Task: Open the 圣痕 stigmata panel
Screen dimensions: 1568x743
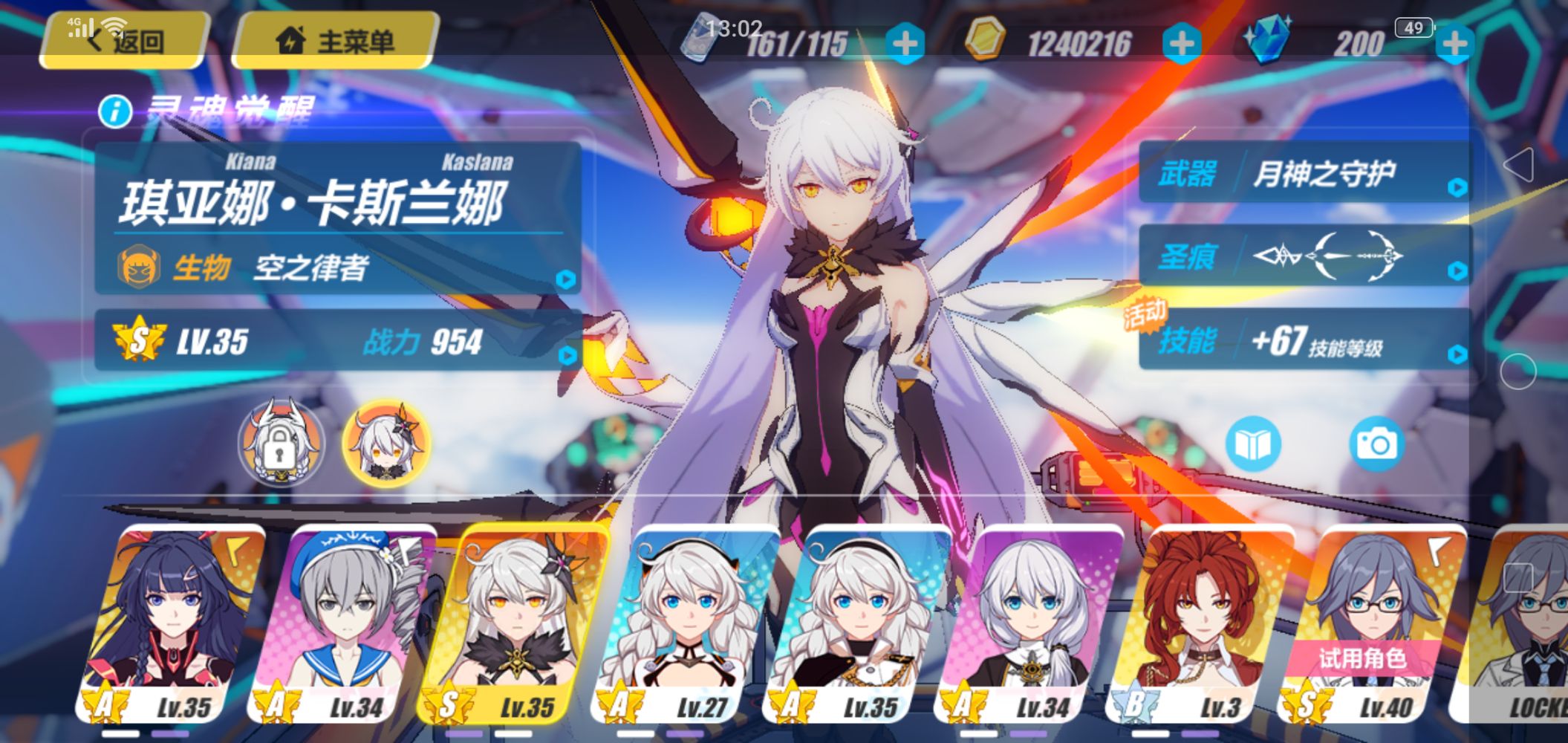Action: pyautogui.click(x=1304, y=256)
